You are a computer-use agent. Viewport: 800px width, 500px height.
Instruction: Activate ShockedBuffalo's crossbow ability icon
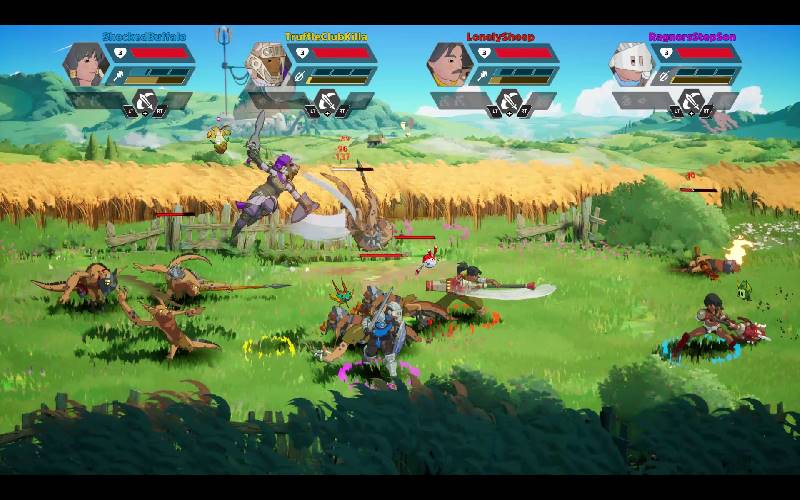(145, 101)
